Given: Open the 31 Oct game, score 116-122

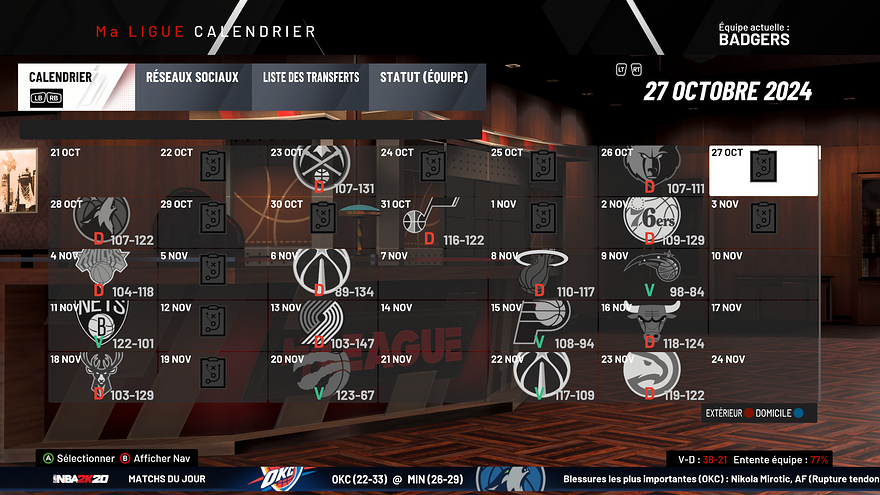Looking at the screenshot, I should coord(433,222).
